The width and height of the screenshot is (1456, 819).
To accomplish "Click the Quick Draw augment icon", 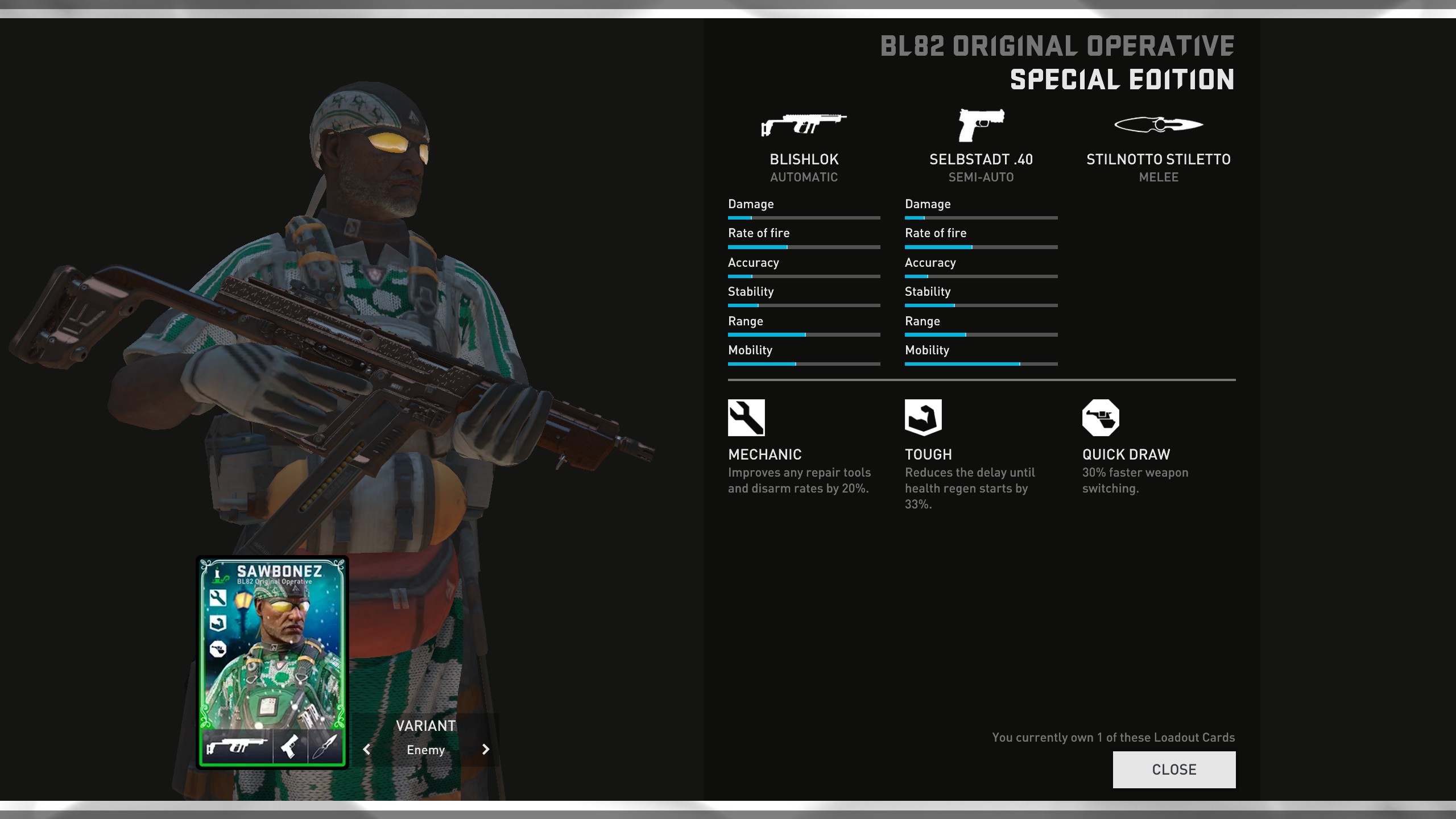I will click(1101, 417).
